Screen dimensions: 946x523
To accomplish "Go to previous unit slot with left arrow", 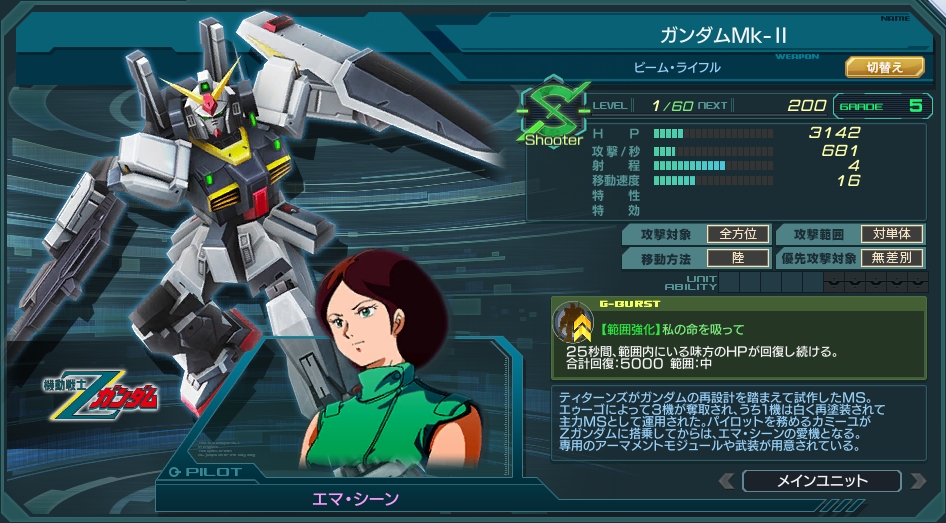I will pos(727,481).
